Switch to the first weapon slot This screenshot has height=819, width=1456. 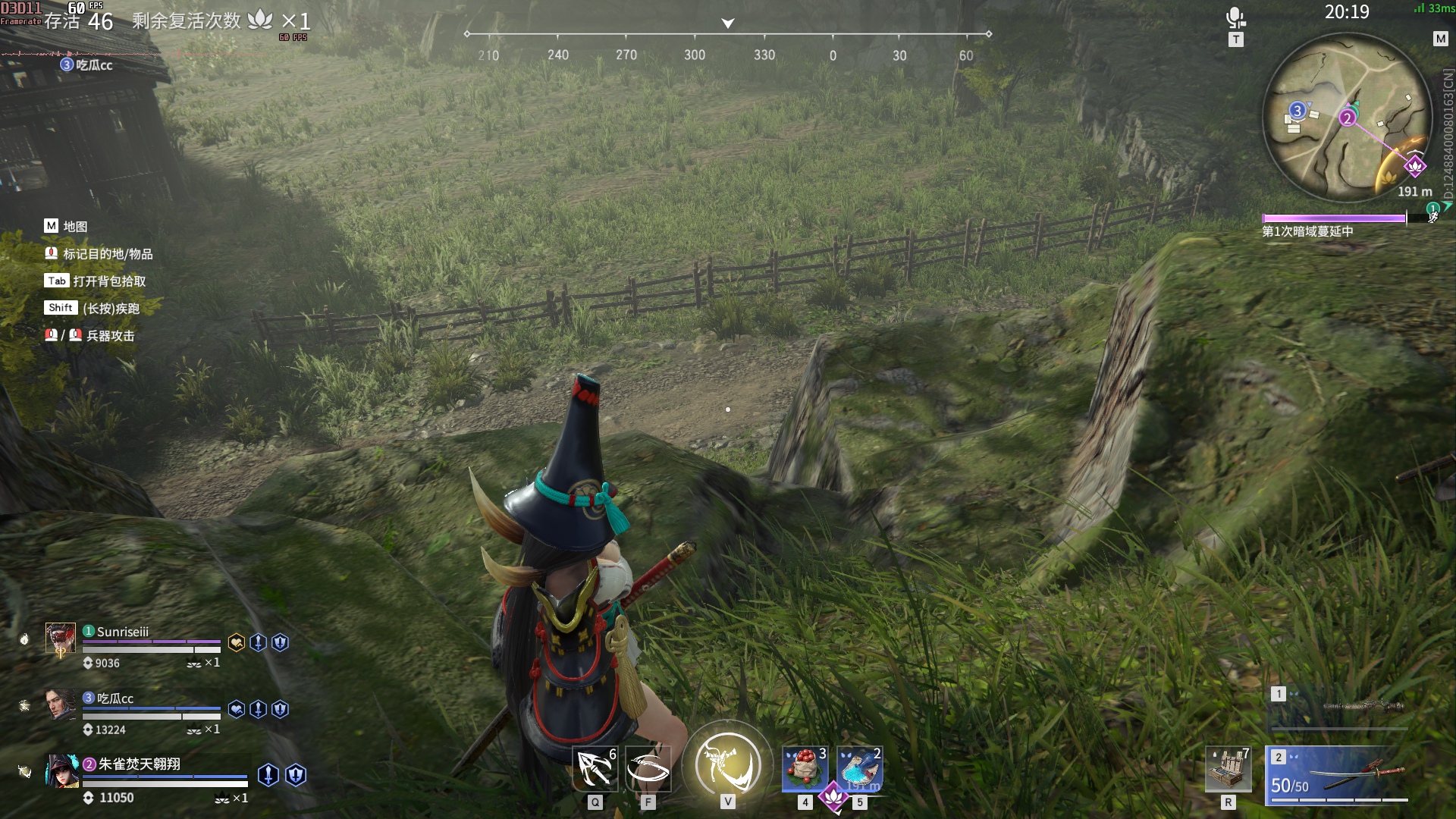coord(1338,707)
